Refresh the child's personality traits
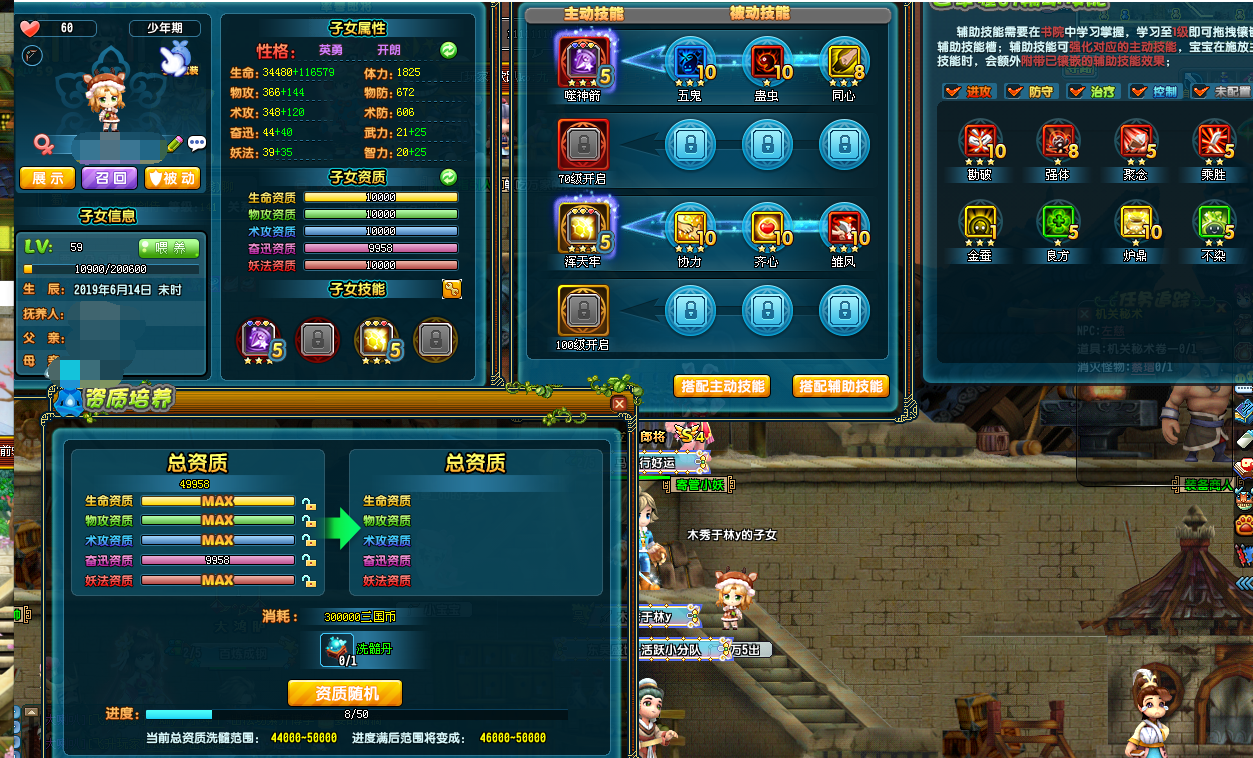Screen dimensions: 1253x758 pos(449,49)
